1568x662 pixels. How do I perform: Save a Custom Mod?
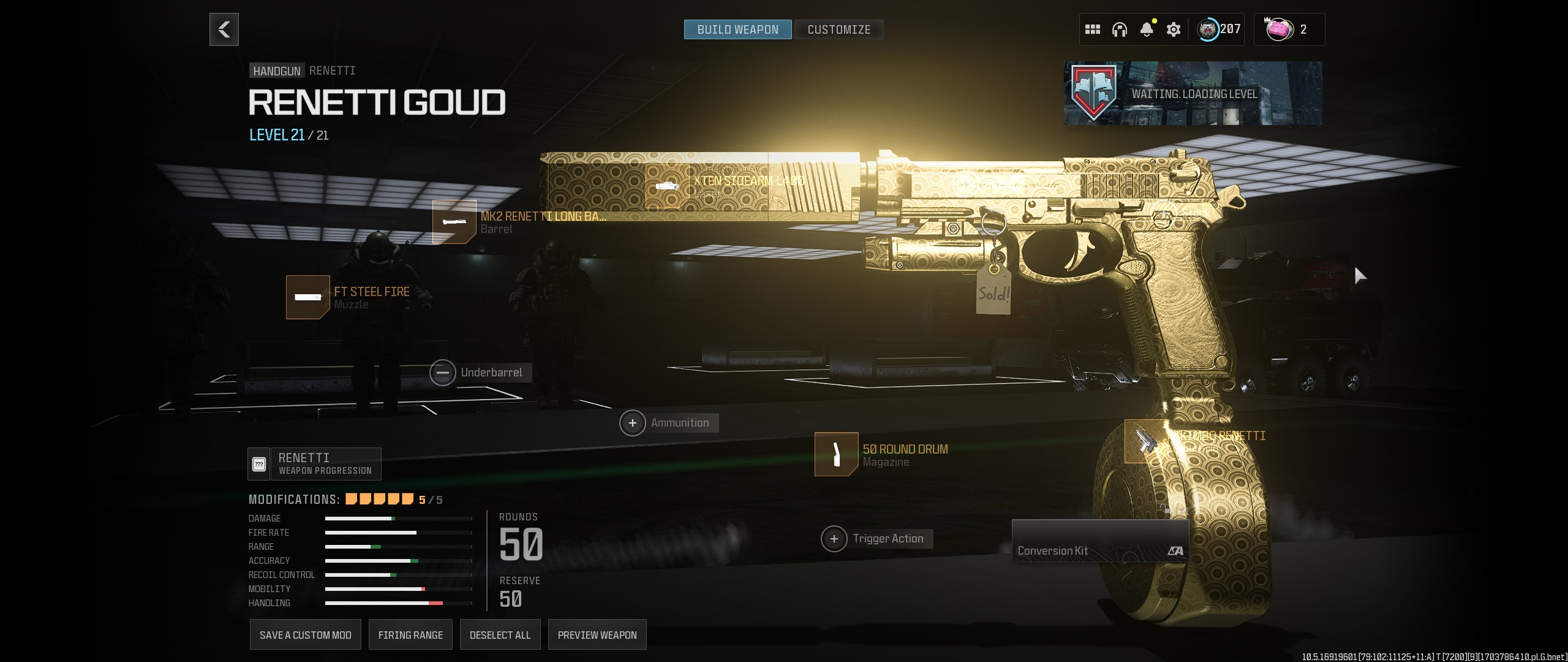click(306, 635)
